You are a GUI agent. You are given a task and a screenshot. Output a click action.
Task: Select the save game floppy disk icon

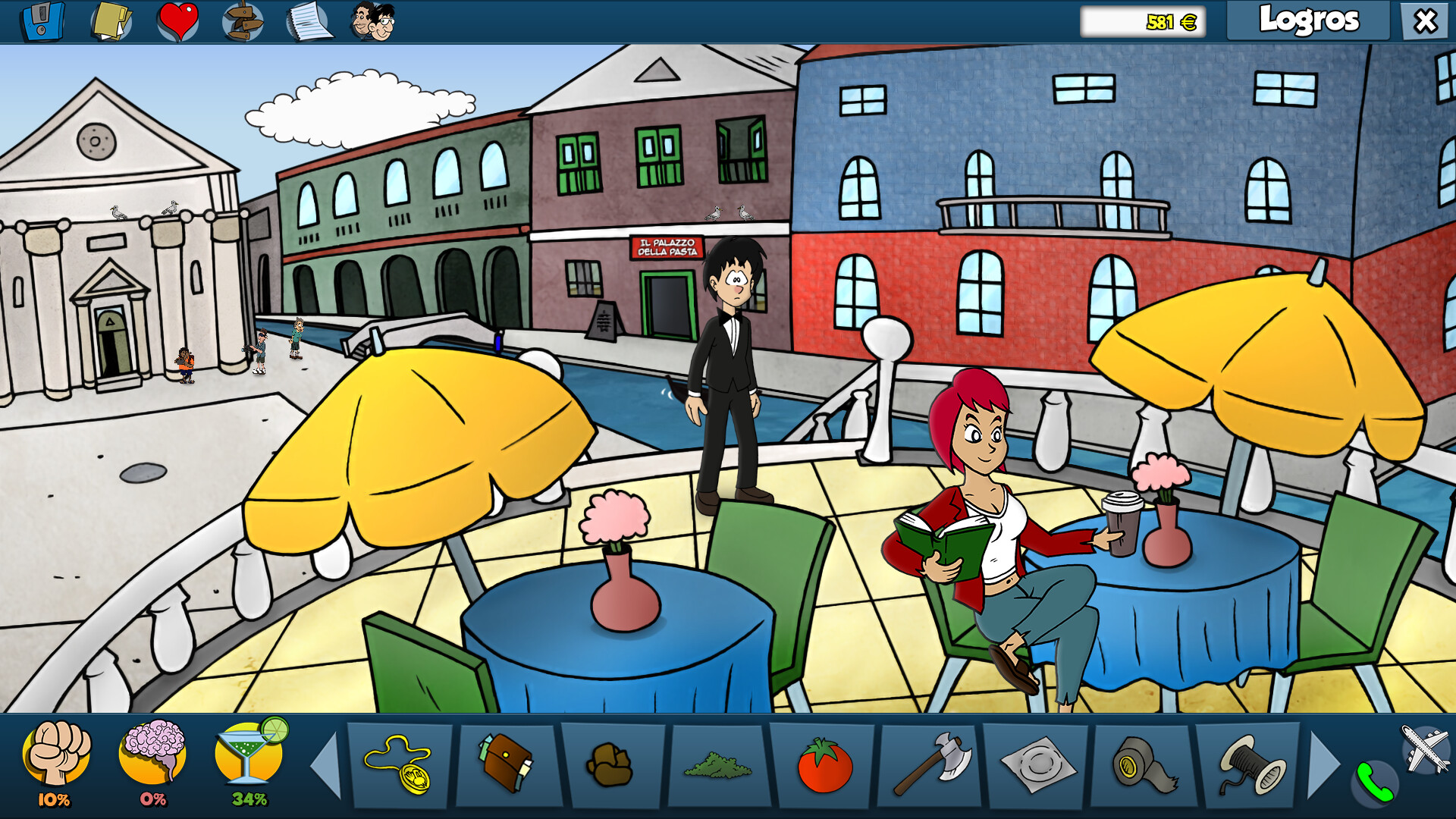pos(42,20)
